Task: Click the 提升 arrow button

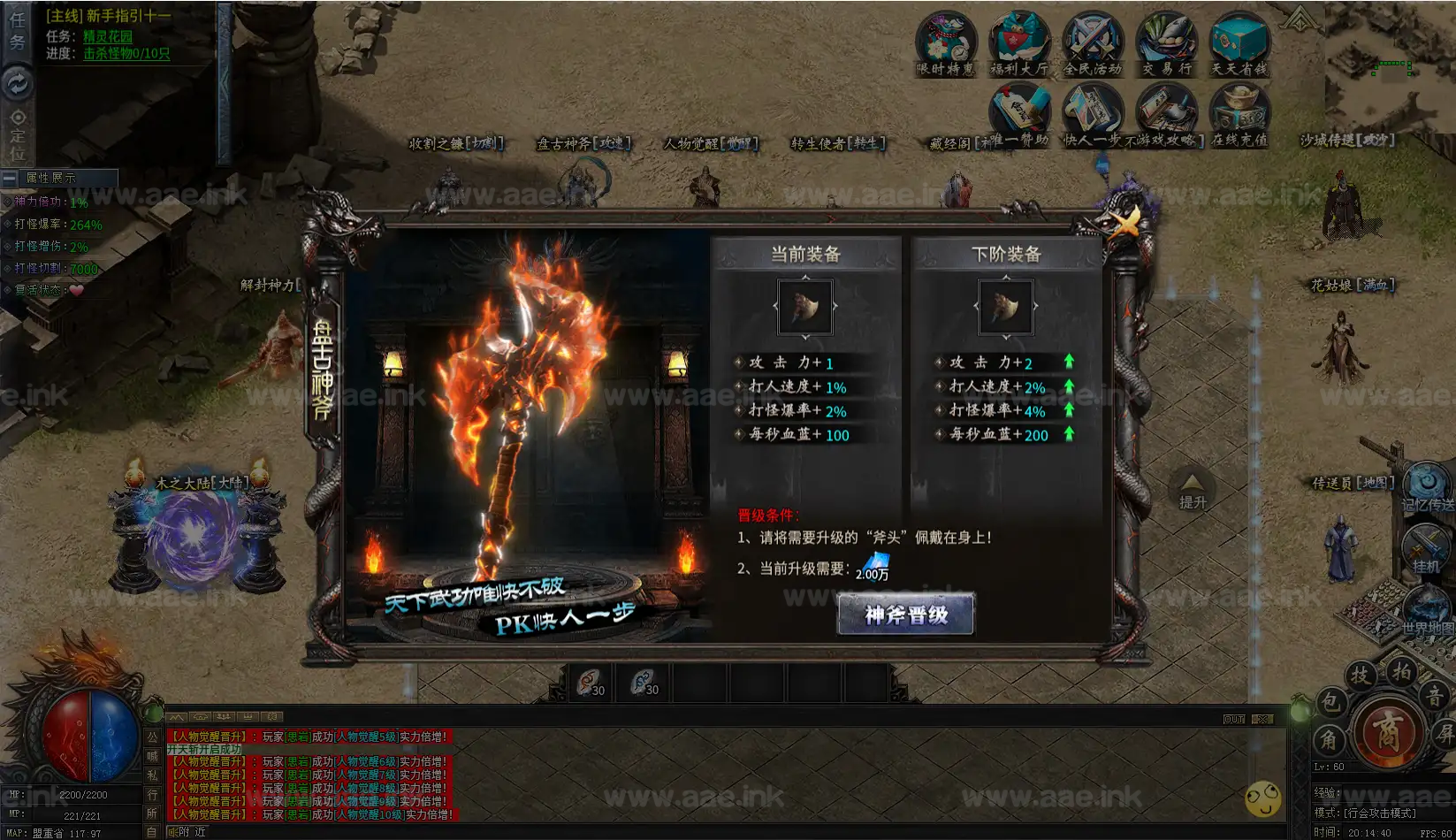Action: 1192,491
